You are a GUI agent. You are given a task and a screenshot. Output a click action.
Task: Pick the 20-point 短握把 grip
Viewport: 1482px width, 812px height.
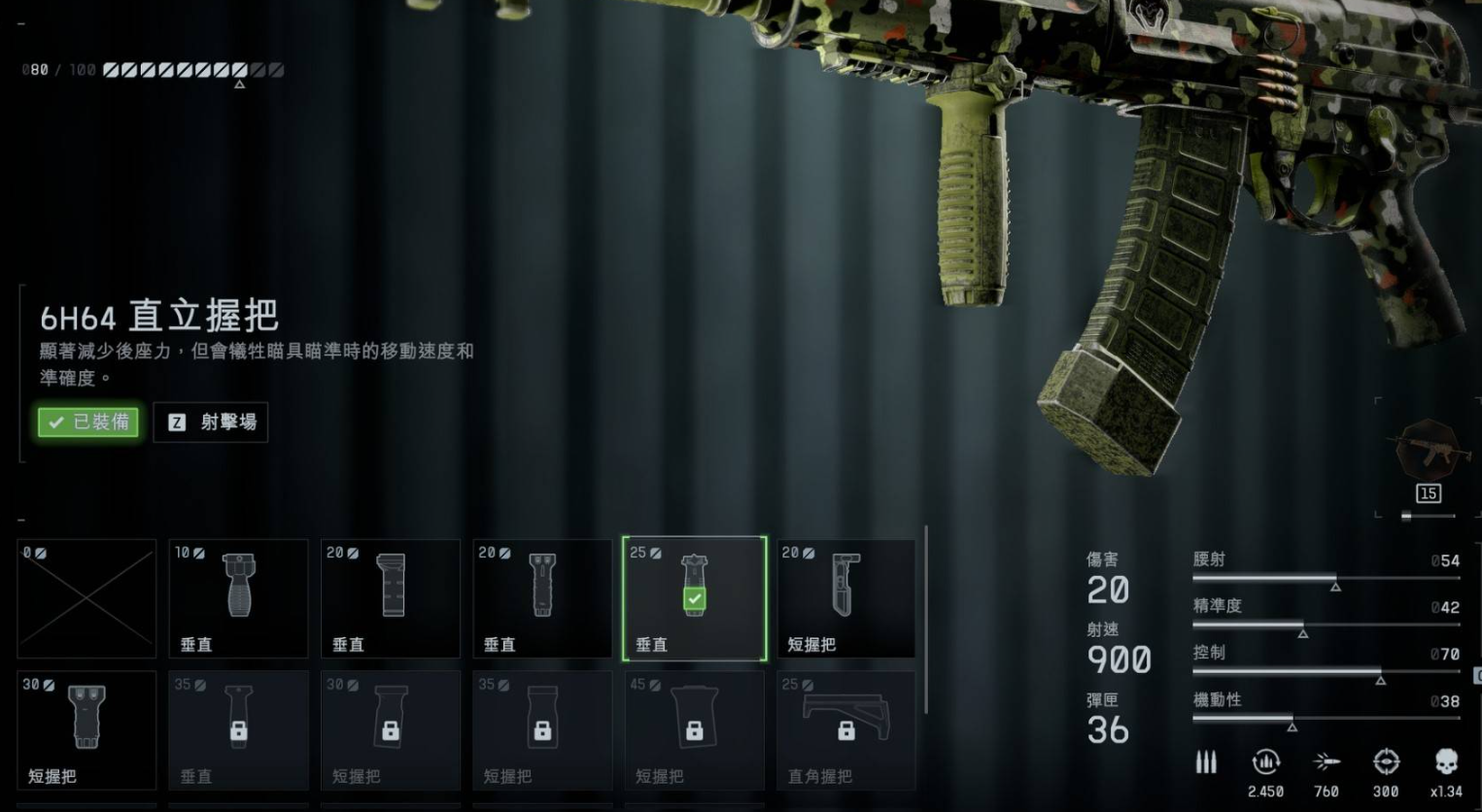click(x=845, y=598)
